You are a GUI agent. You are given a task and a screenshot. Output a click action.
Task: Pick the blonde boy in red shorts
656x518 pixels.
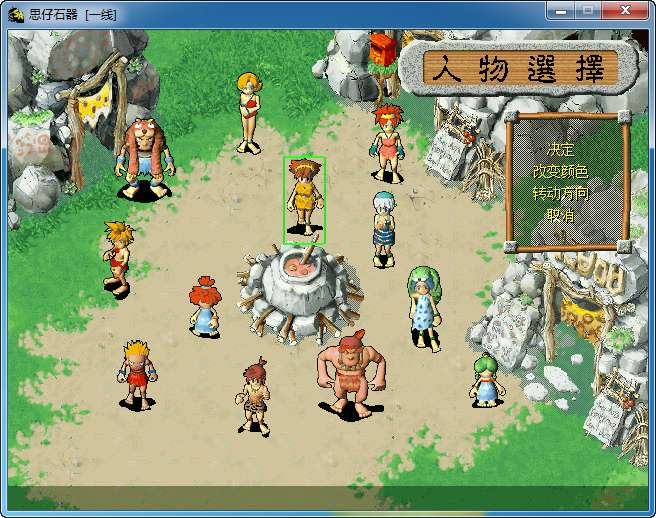click(x=137, y=373)
